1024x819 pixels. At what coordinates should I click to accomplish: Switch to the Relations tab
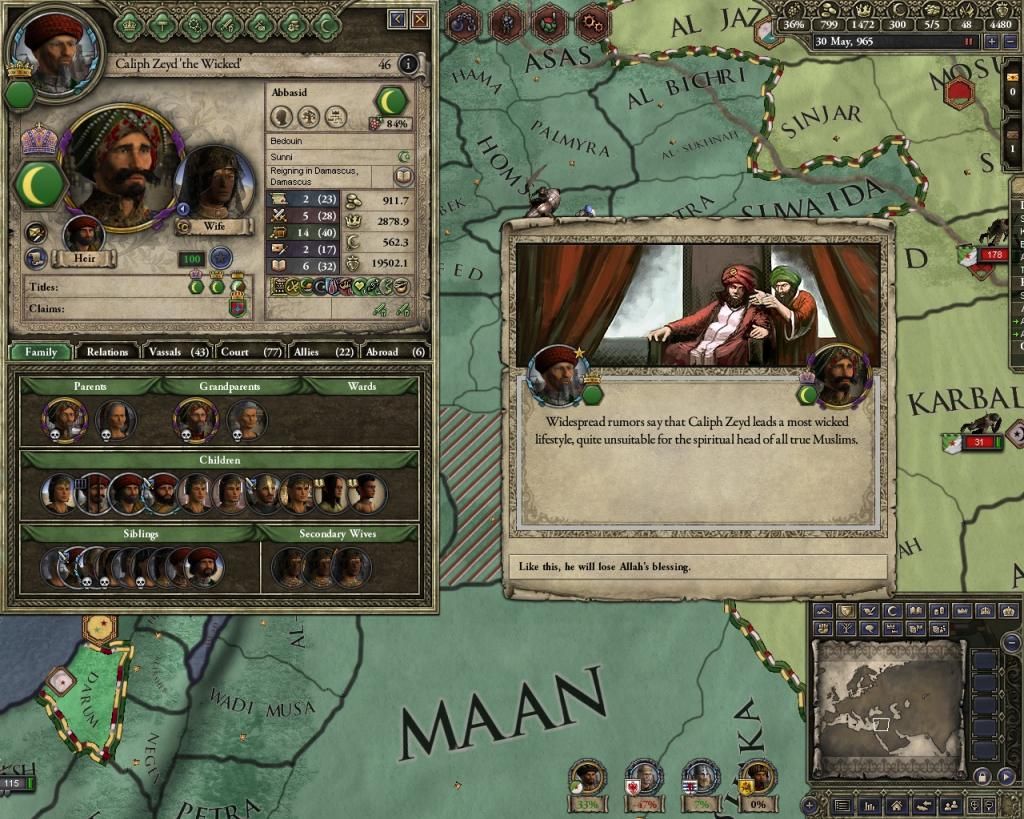coord(107,352)
